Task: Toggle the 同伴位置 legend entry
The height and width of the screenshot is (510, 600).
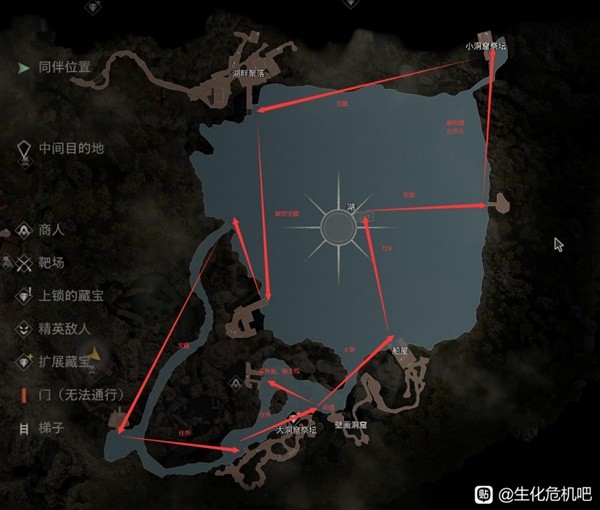Action: [x=63, y=68]
